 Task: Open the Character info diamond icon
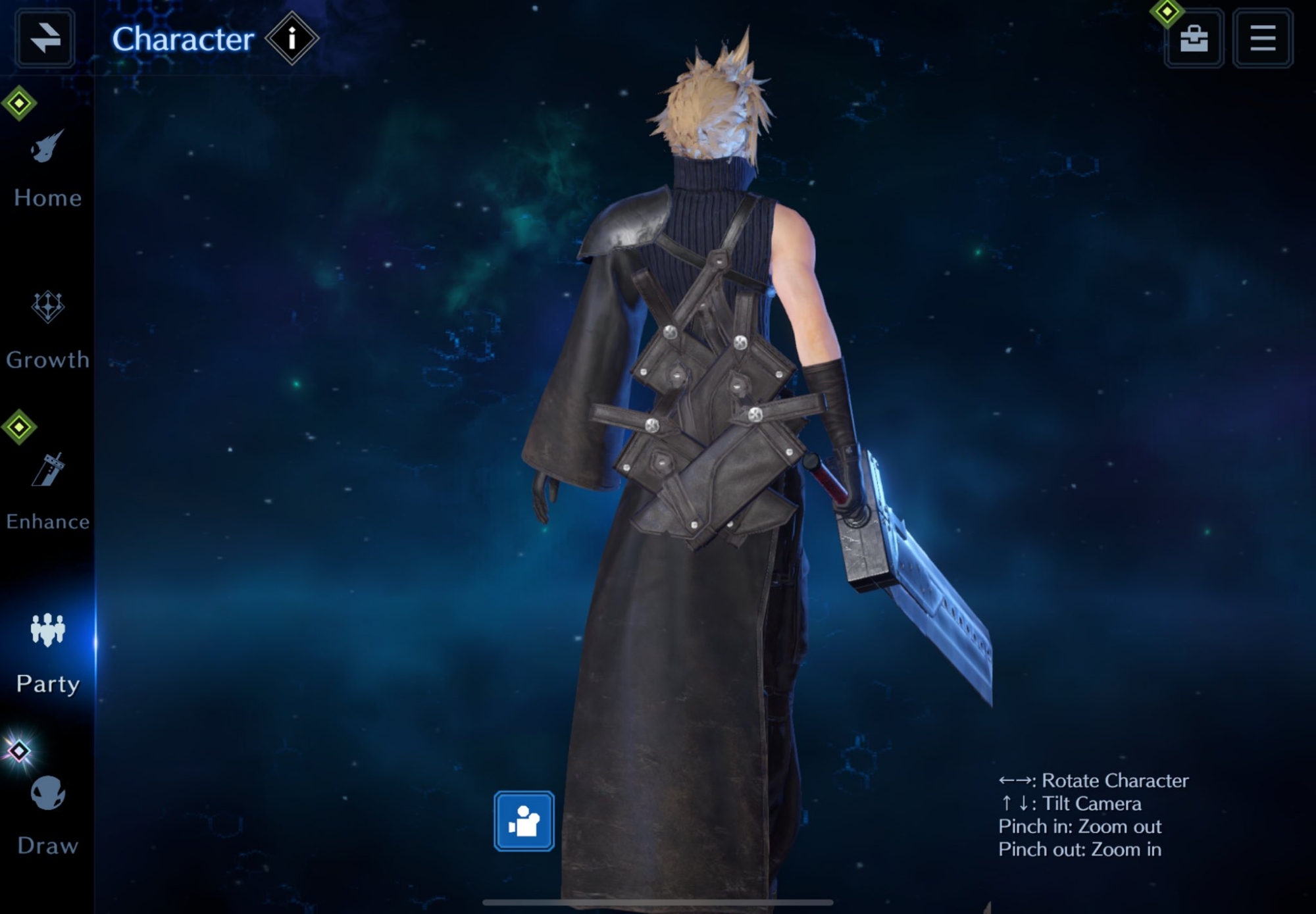click(x=291, y=38)
